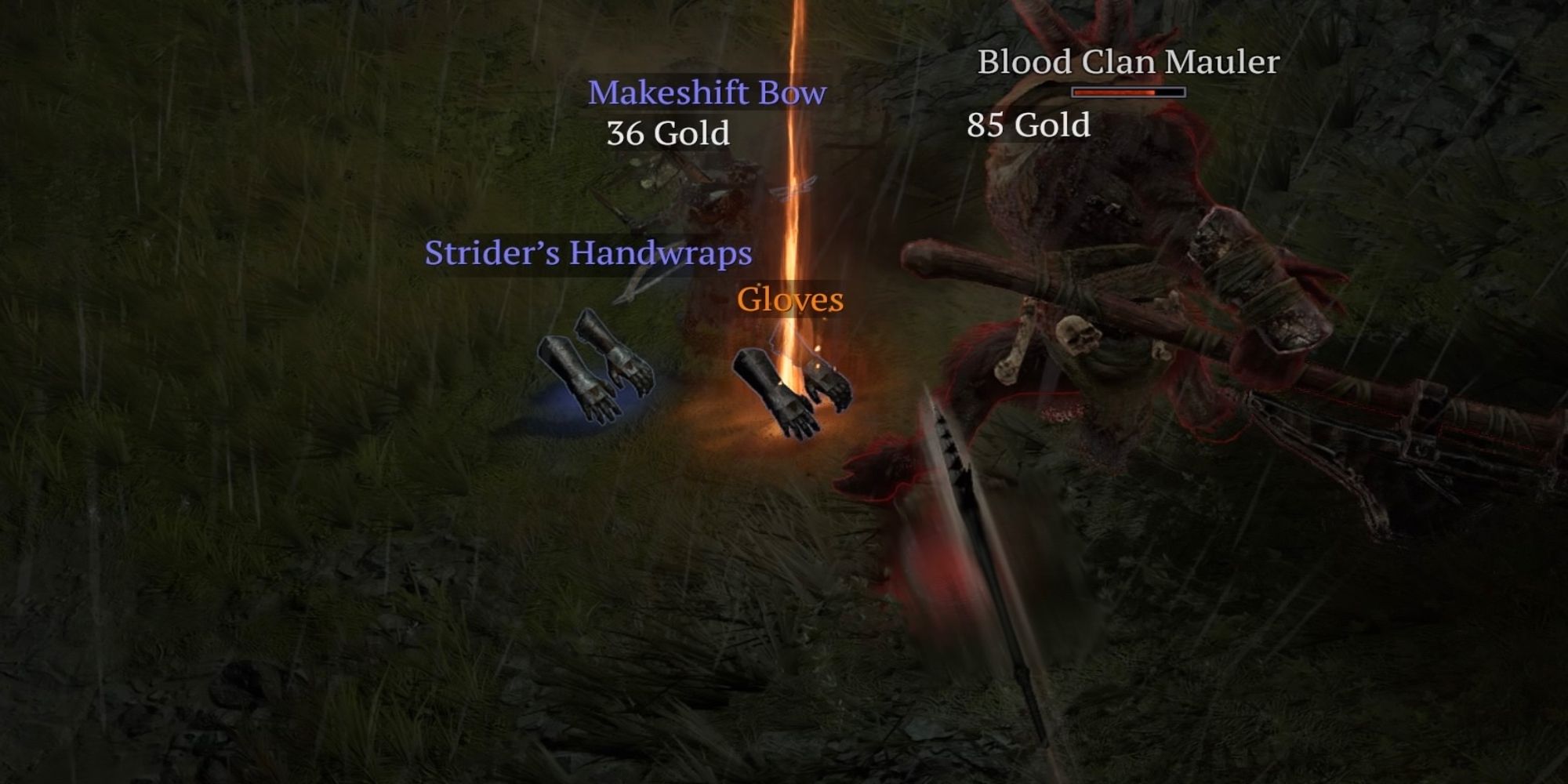Click the 85 Gold drop label
This screenshot has height=784, width=1568.
1029,124
